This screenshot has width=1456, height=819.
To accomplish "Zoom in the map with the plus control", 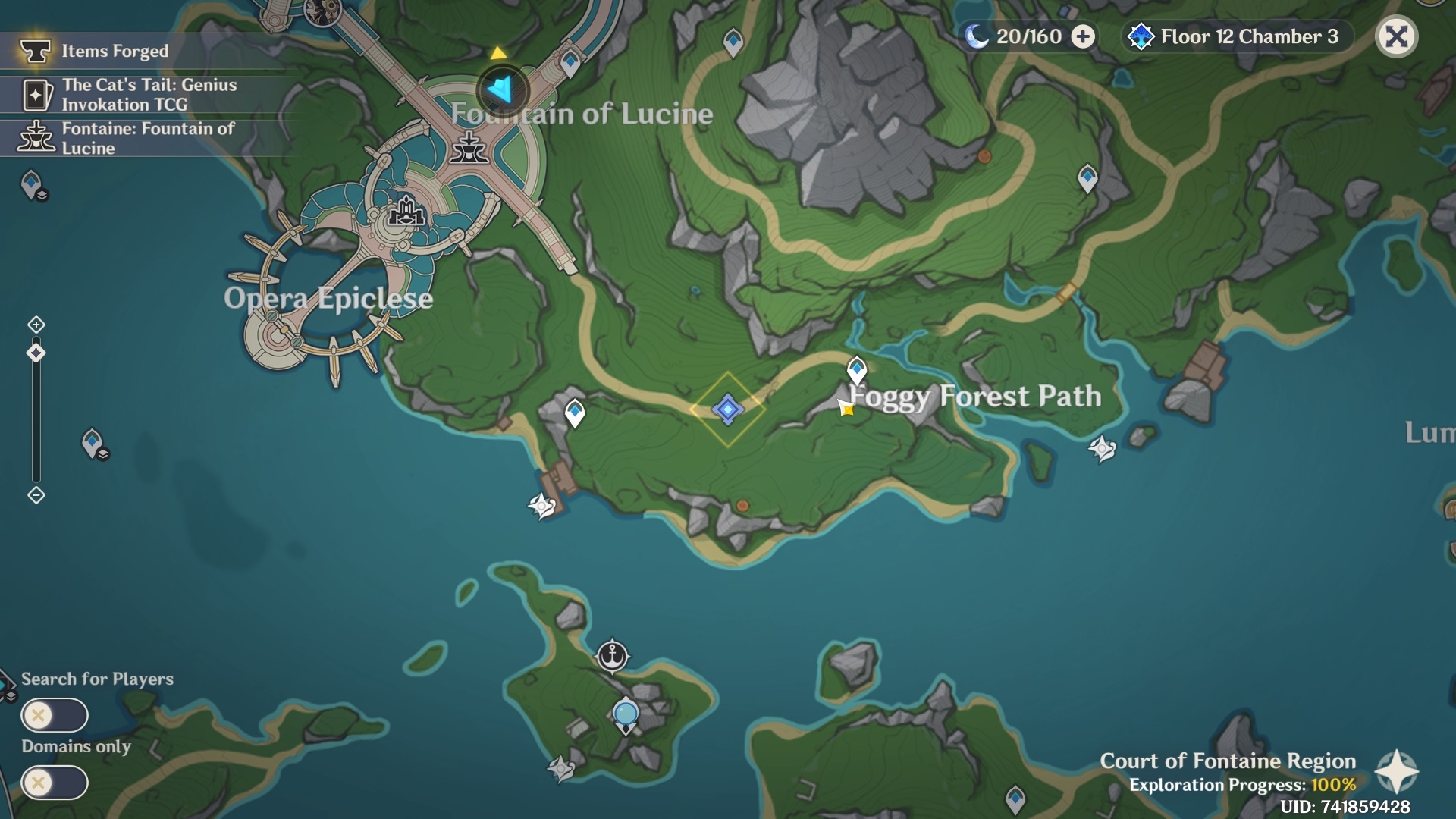I will [x=36, y=325].
